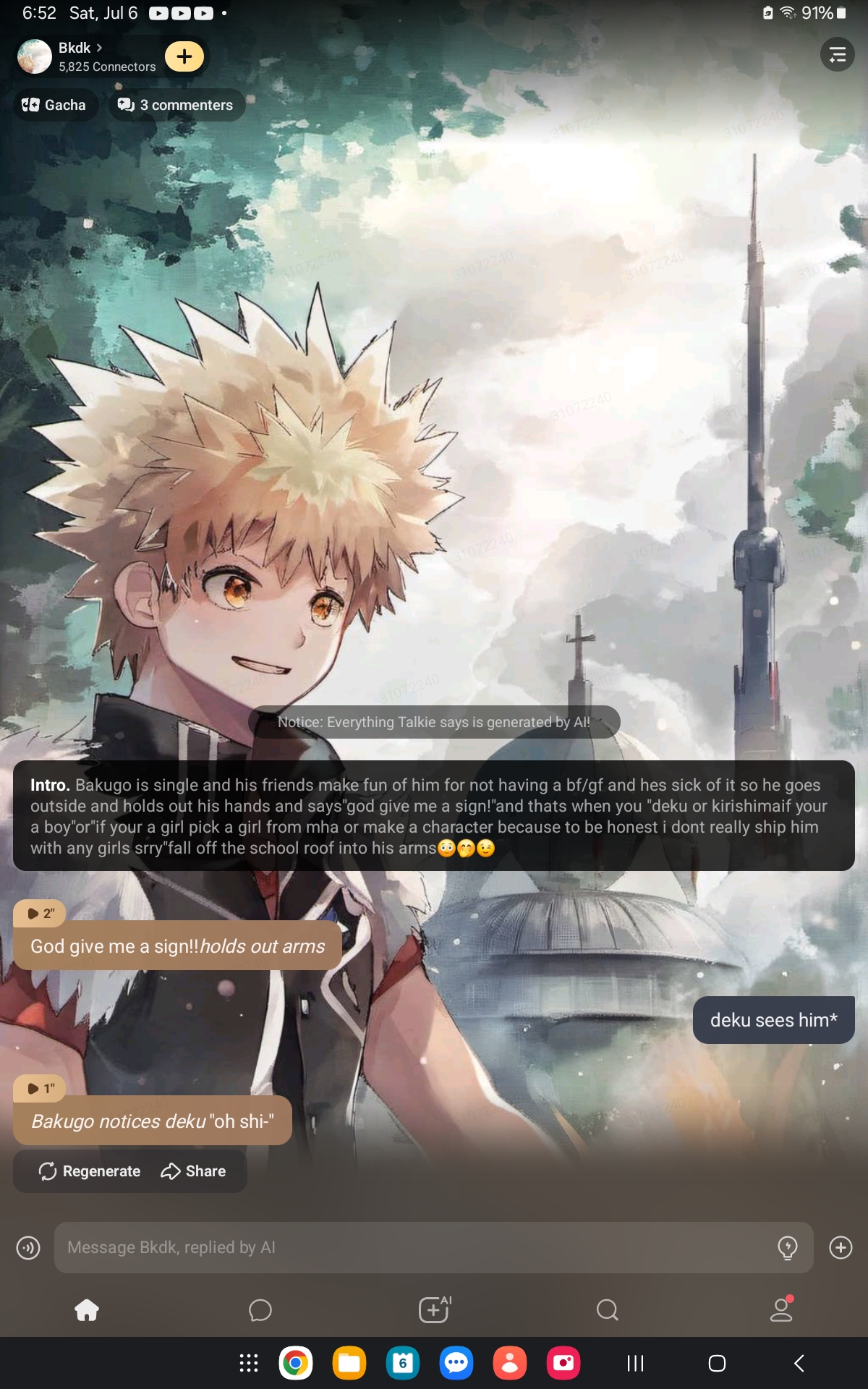This screenshot has width=868, height=1389.
Task: Play the 2-second voice message
Action: (x=40, y=914)
